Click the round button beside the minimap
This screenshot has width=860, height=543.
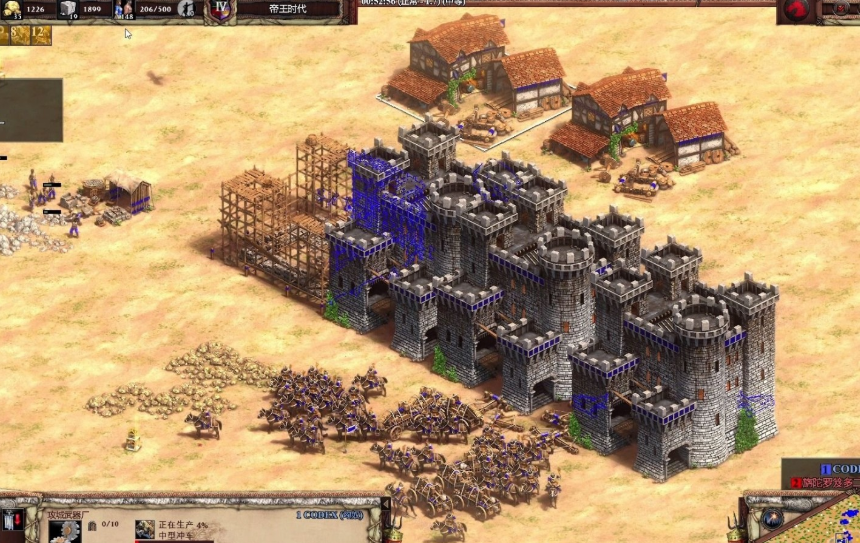(770, 518)
